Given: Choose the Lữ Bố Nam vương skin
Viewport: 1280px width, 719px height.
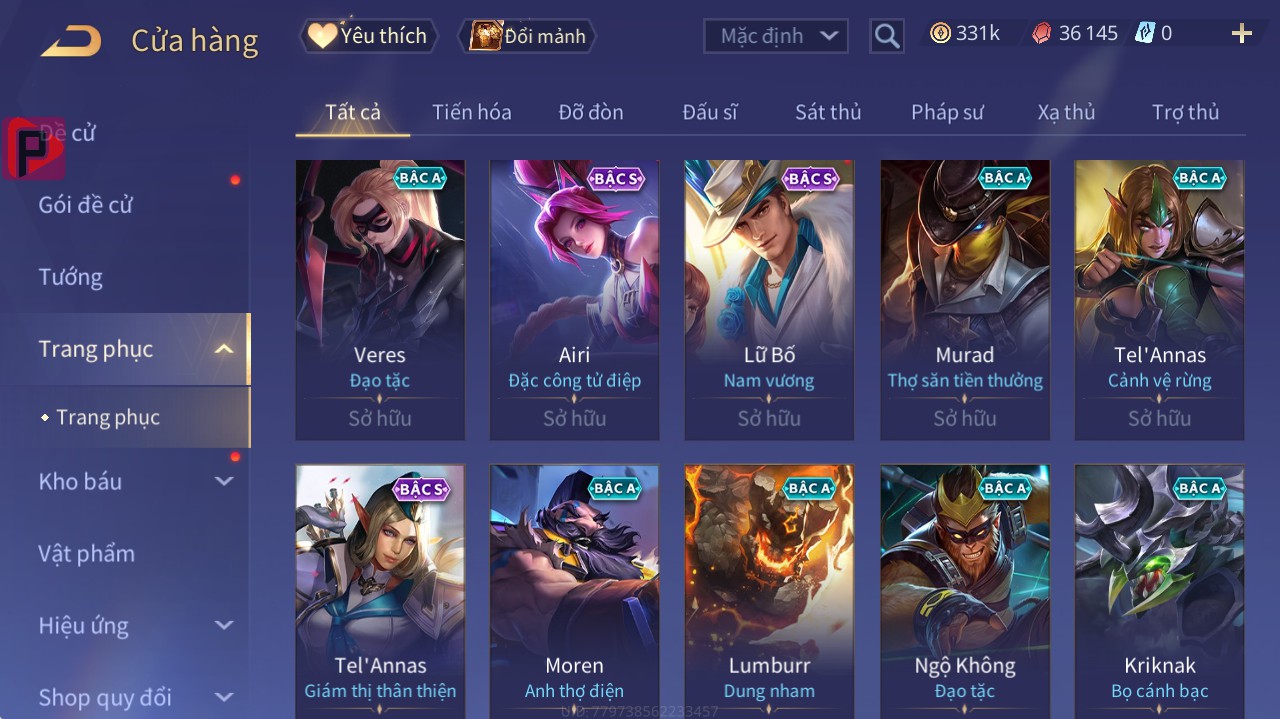Looking at the screenshot, I should [x=769, y=300].
